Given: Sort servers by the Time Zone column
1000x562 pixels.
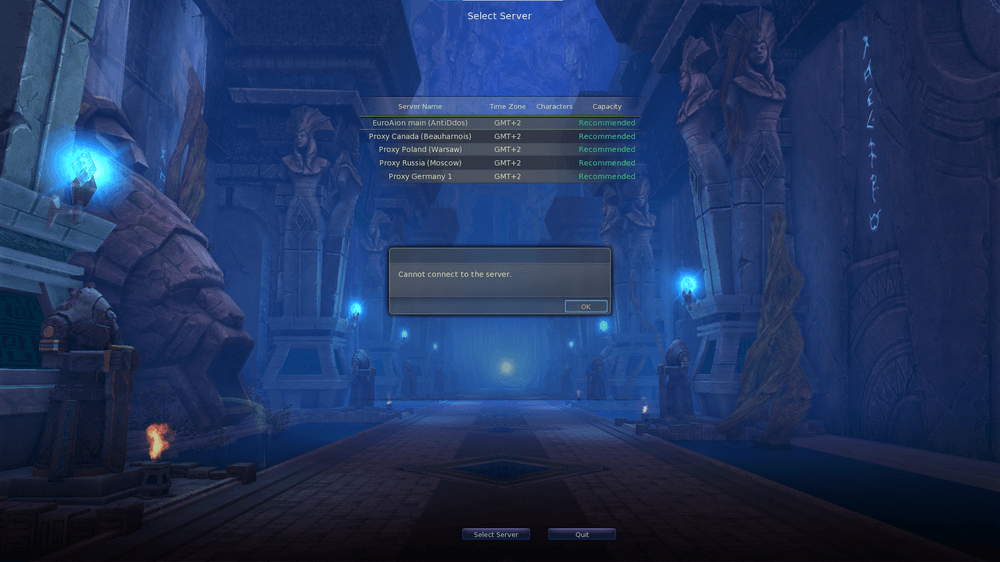Looking at the screenshot, I should click(x=507, y=107).
